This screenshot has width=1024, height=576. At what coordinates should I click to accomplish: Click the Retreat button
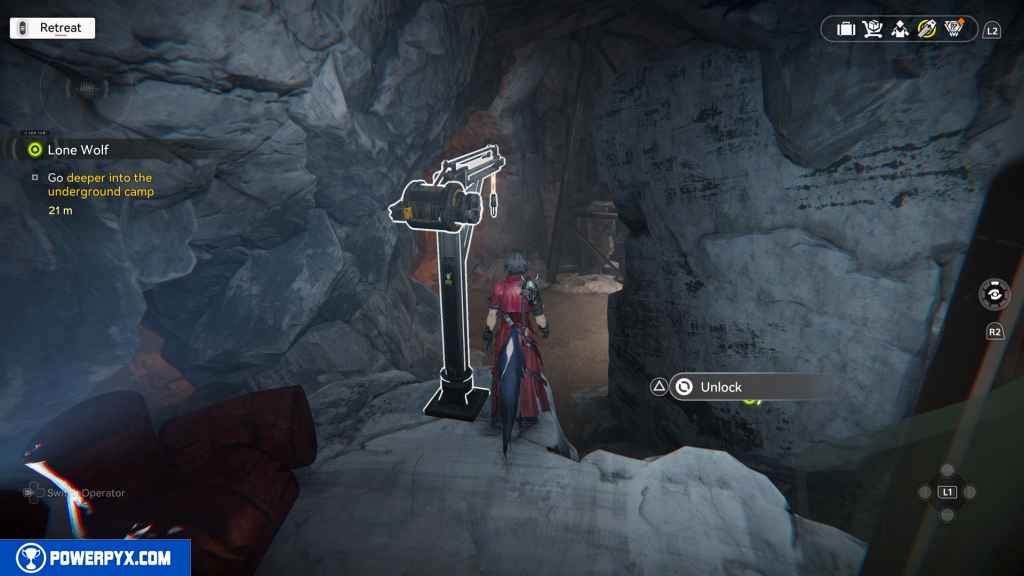[52, 28]
